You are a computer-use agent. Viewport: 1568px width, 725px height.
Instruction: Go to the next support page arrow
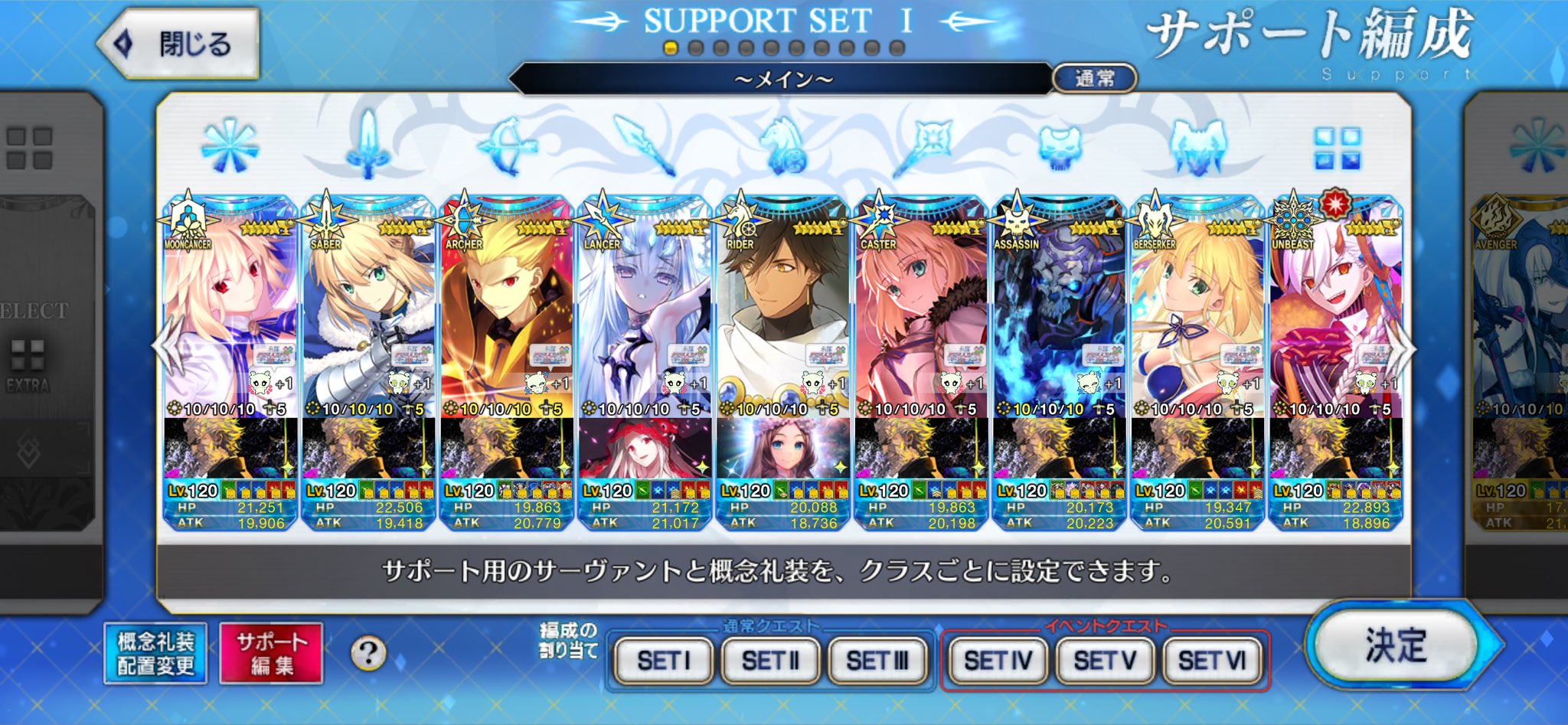coord(1406,348)
